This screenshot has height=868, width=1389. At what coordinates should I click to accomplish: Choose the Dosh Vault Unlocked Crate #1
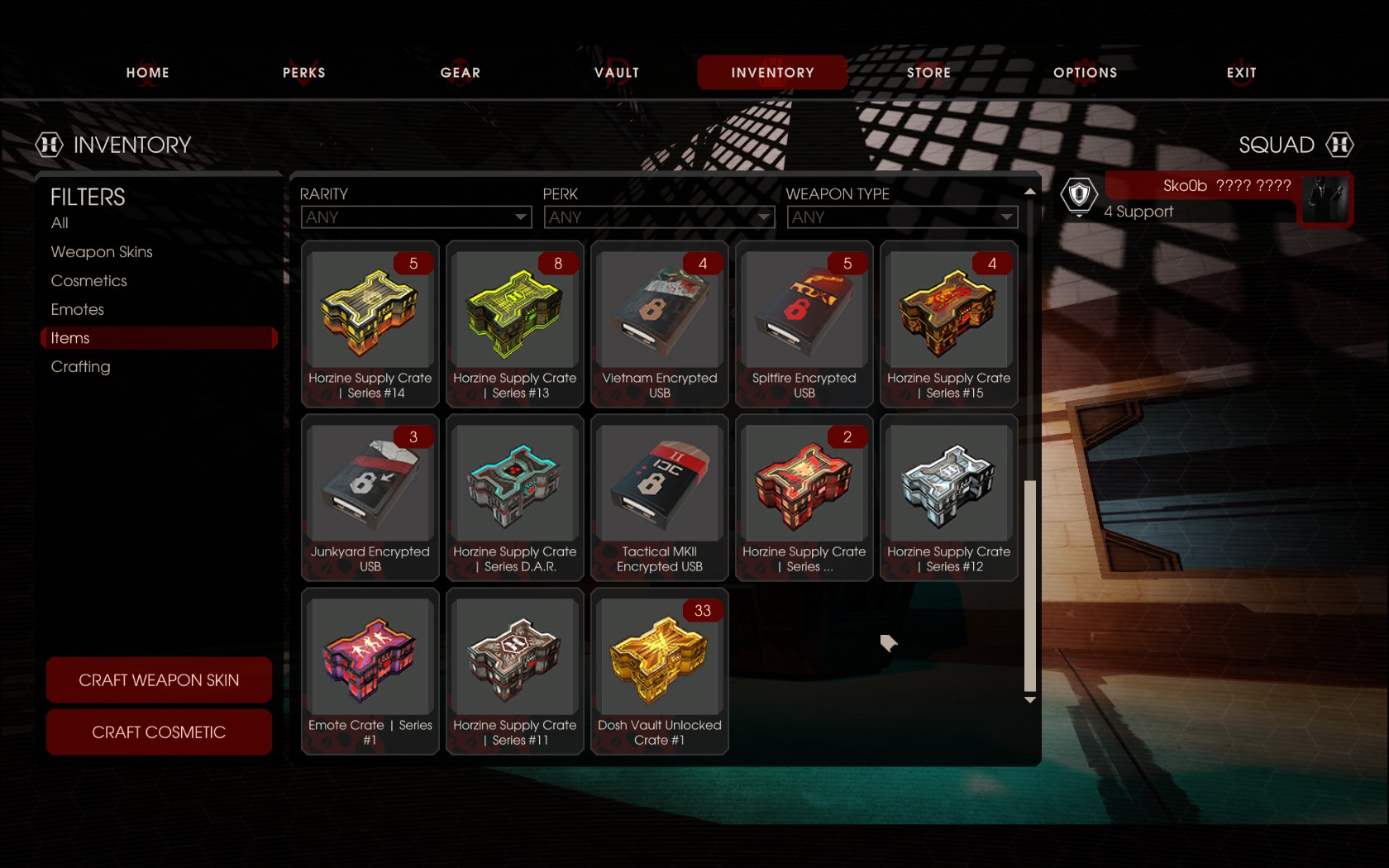[660, 670]
